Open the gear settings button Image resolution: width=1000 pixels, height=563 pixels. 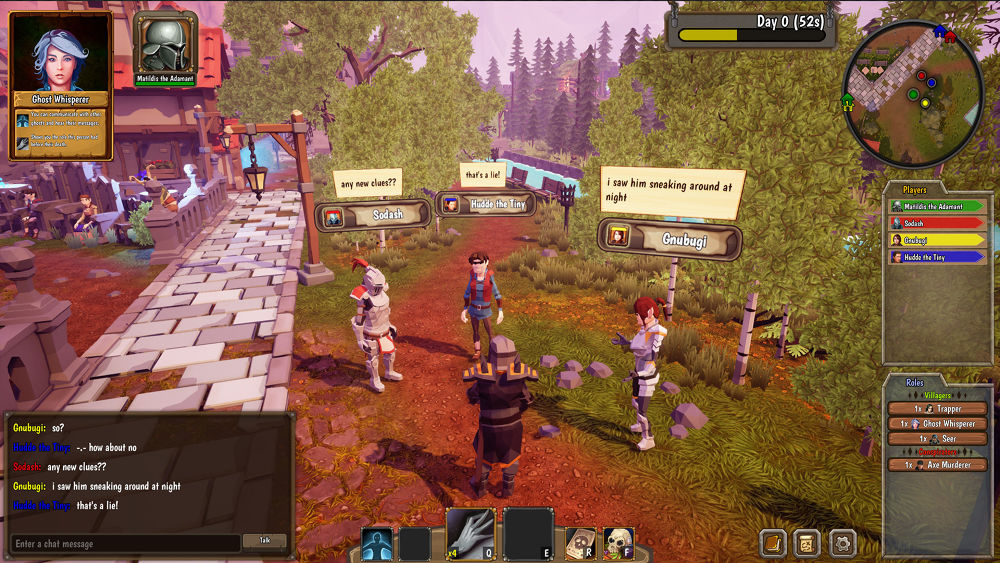(842, 542)
